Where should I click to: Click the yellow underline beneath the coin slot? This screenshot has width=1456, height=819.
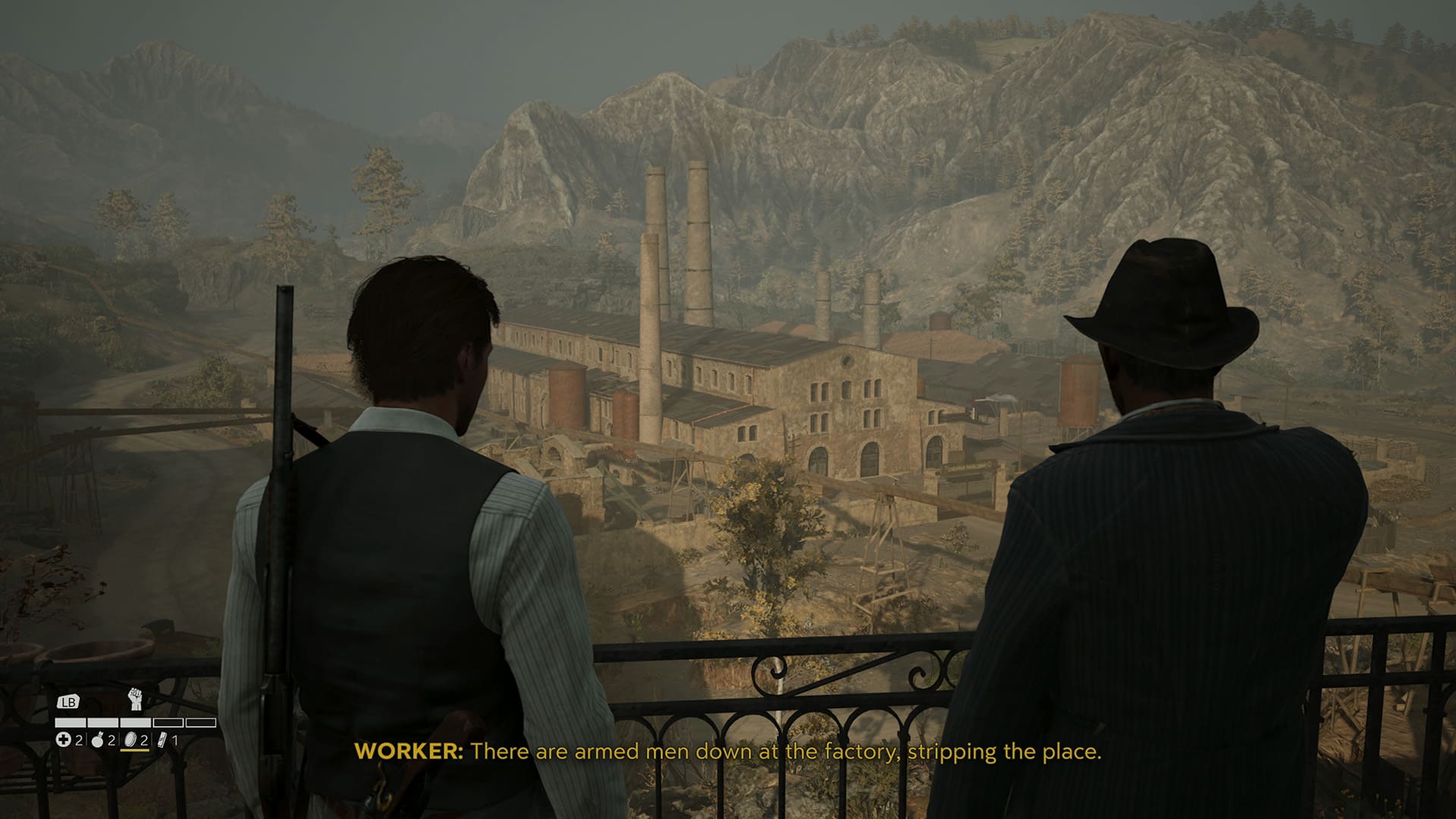pyautogui.click(x=134, y=752)
